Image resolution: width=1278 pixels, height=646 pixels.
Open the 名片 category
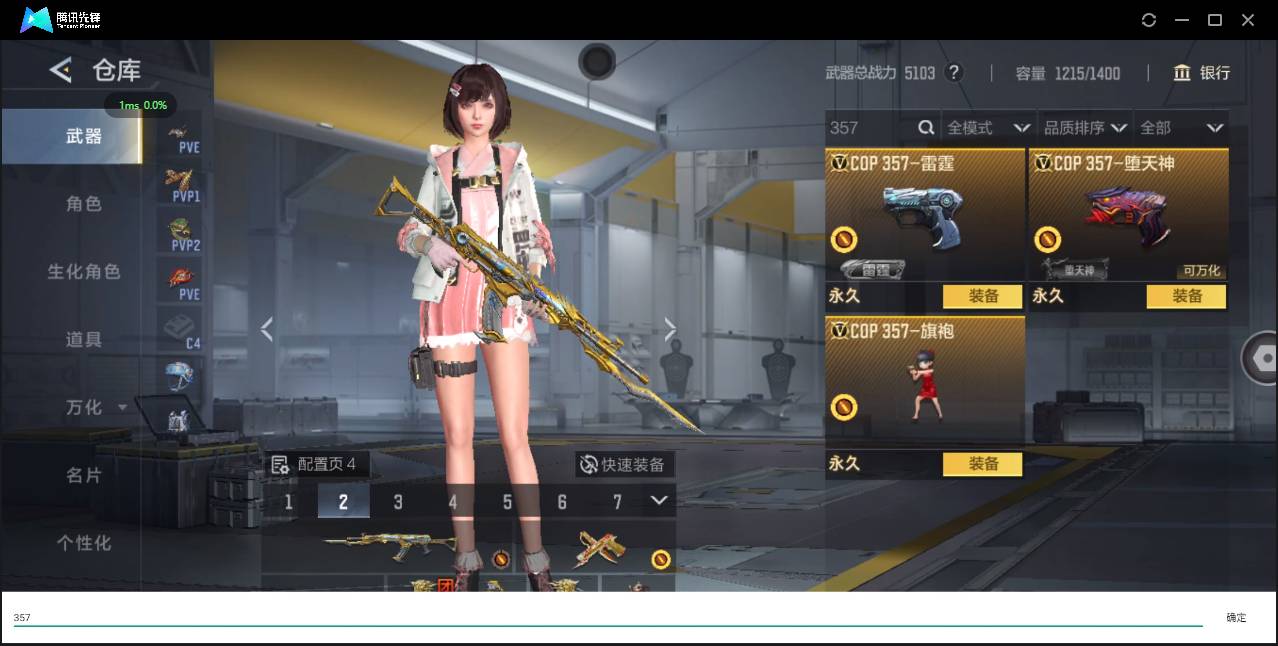pyautogui.click(x=84, y=475)
